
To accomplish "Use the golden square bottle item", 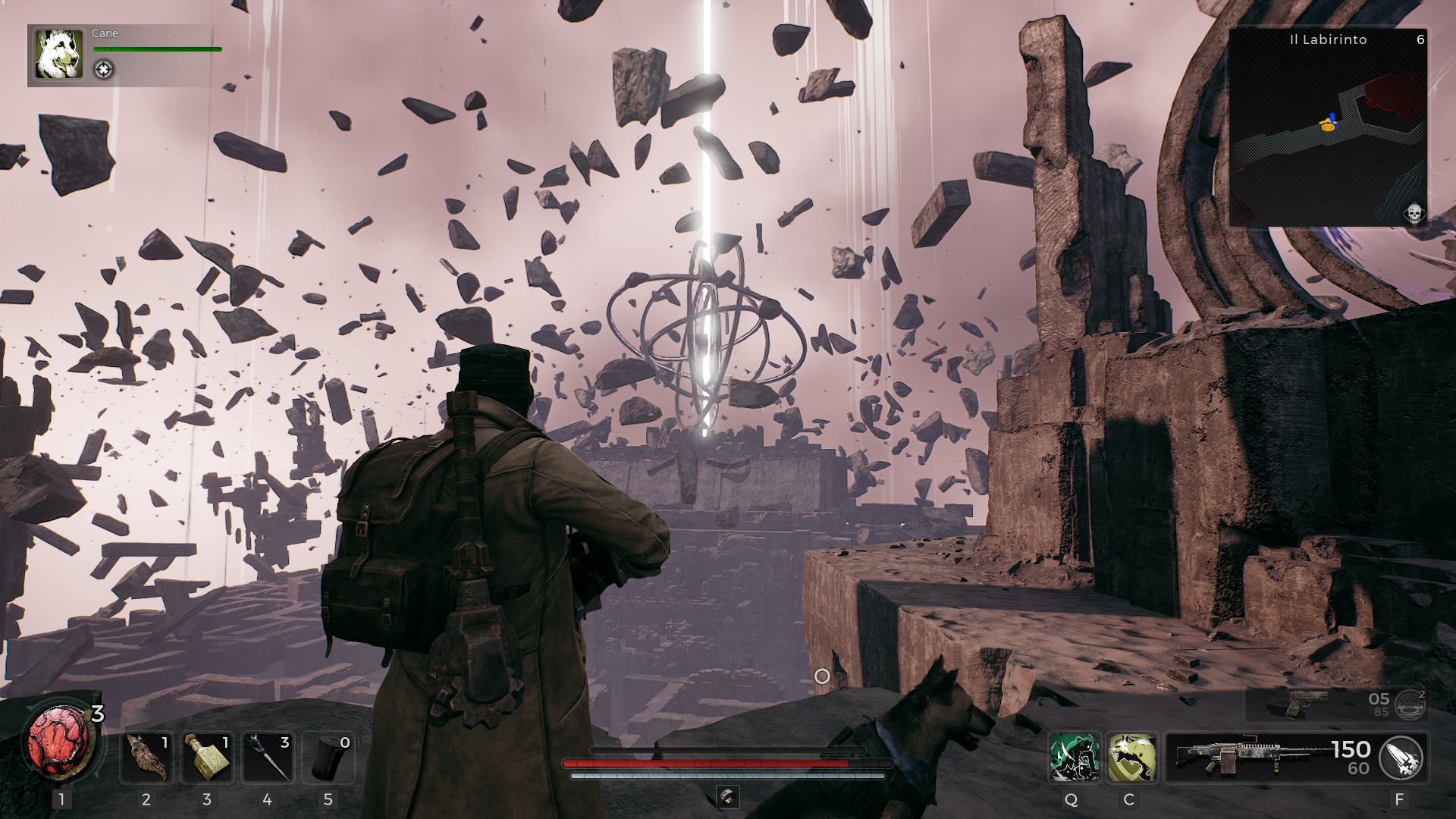I will pyautogui.click(x=207, y=756).
